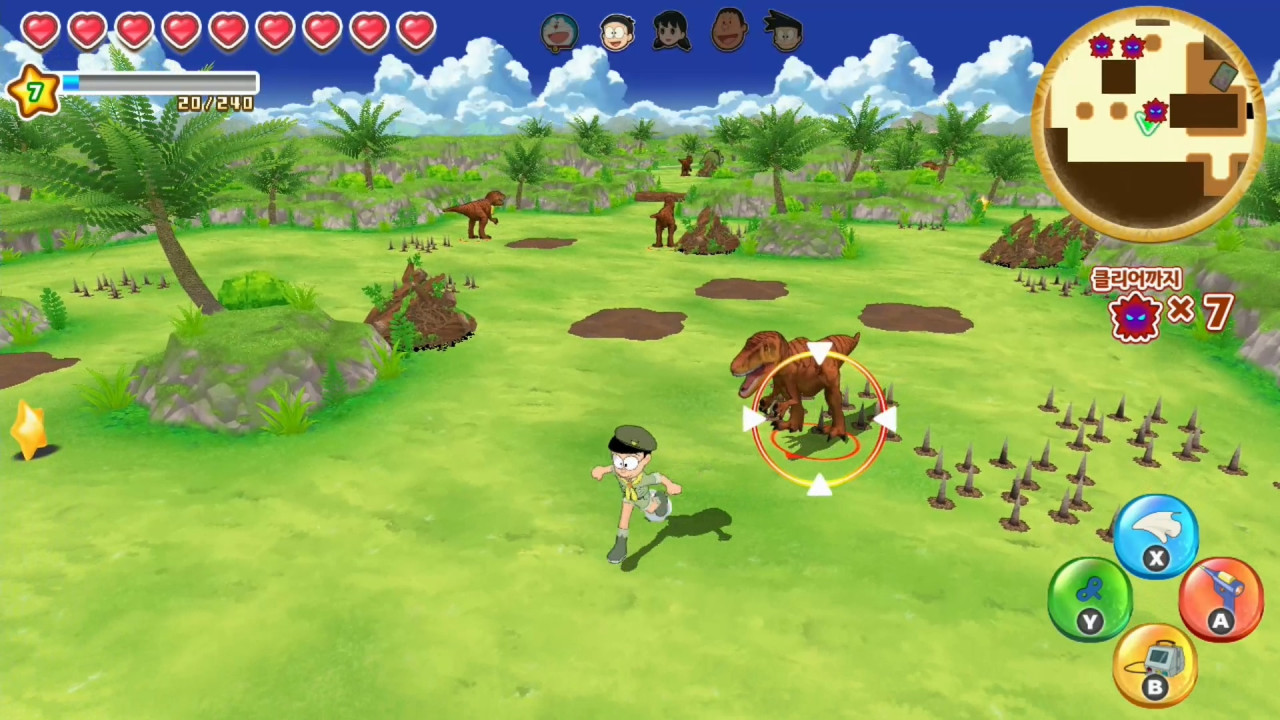1280x720 pixels.
Task: Select Gian's face icon
Action: pos(730,32)
